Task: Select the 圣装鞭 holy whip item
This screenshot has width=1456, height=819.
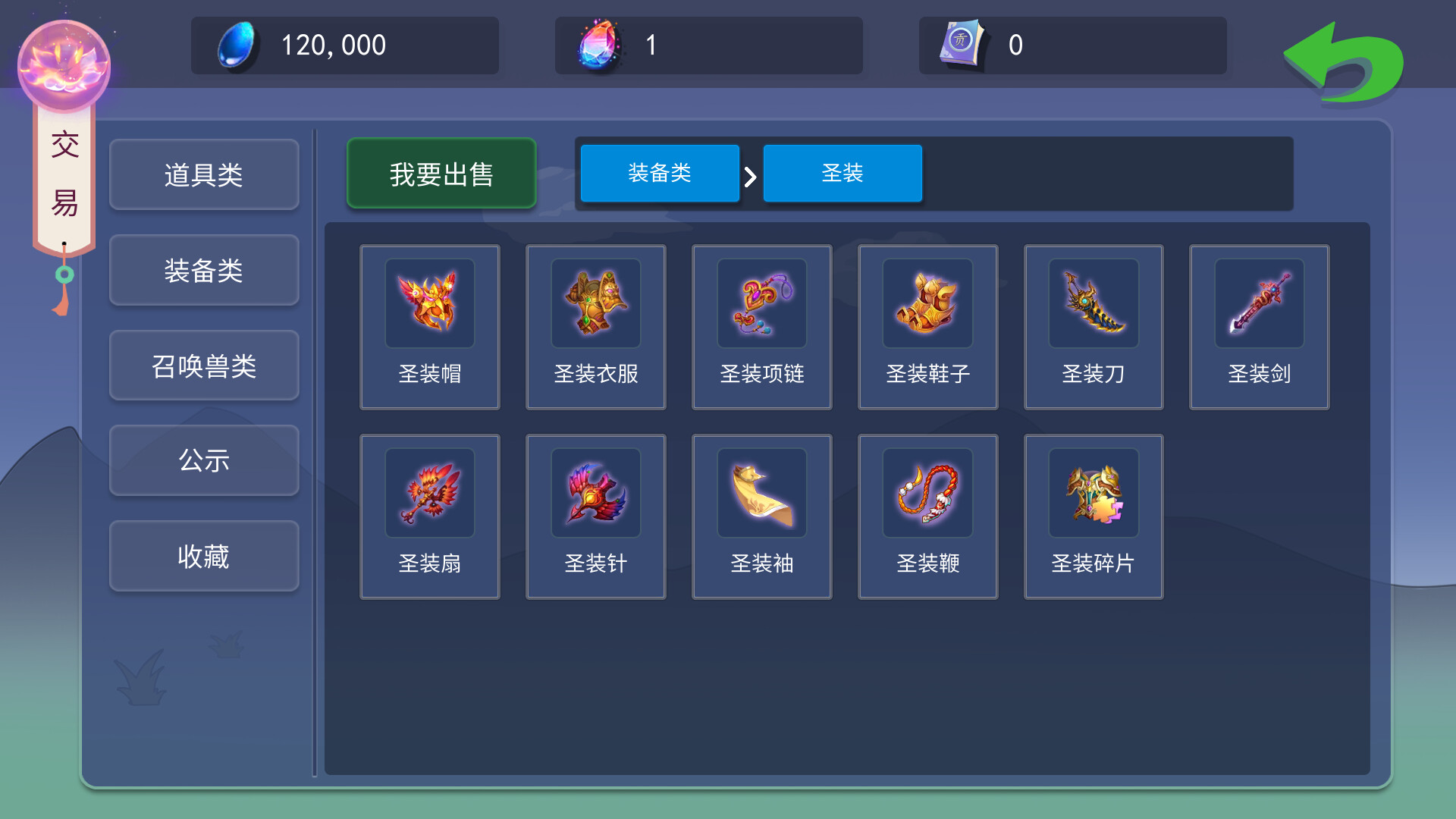Action: (927, 516)
